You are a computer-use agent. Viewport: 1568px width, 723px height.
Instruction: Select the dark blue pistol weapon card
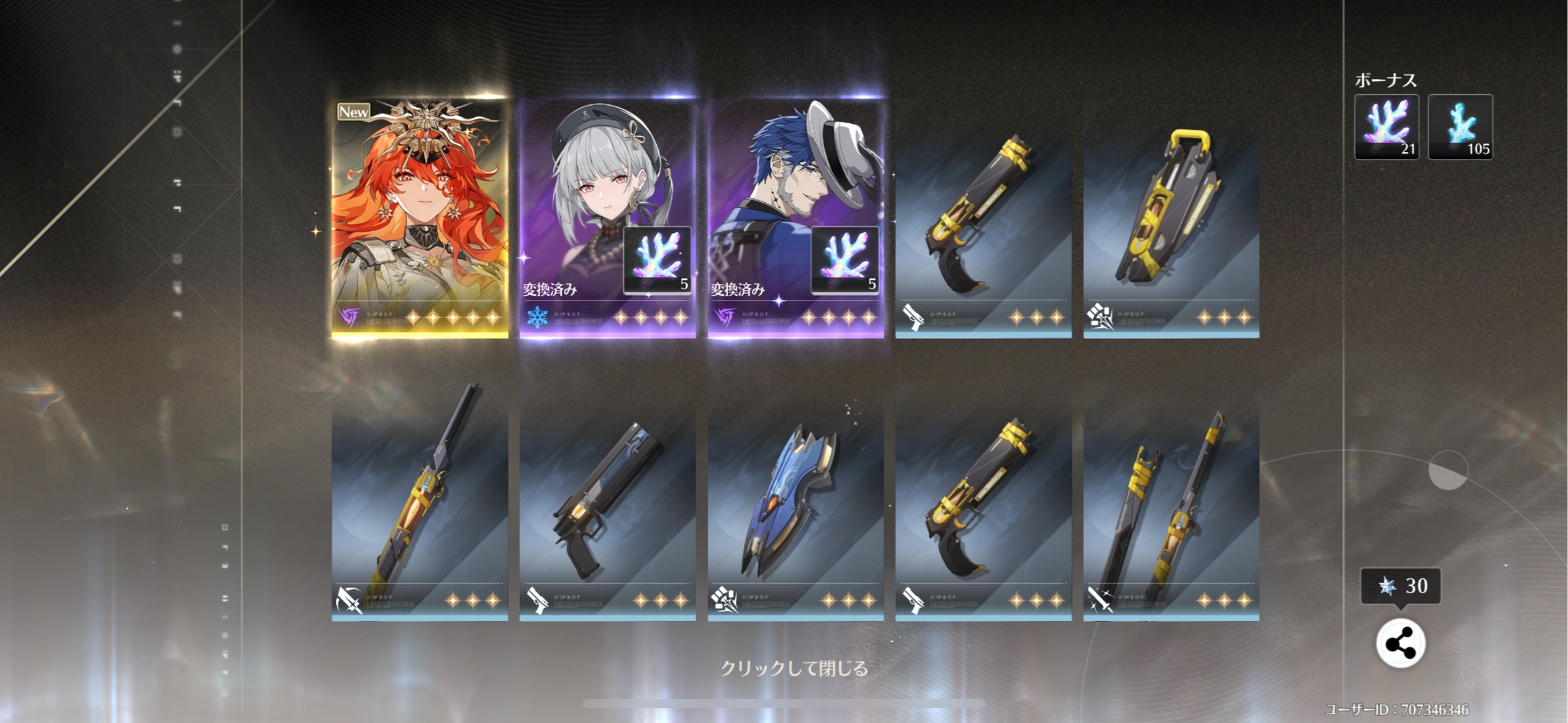[x=607, y=502]
